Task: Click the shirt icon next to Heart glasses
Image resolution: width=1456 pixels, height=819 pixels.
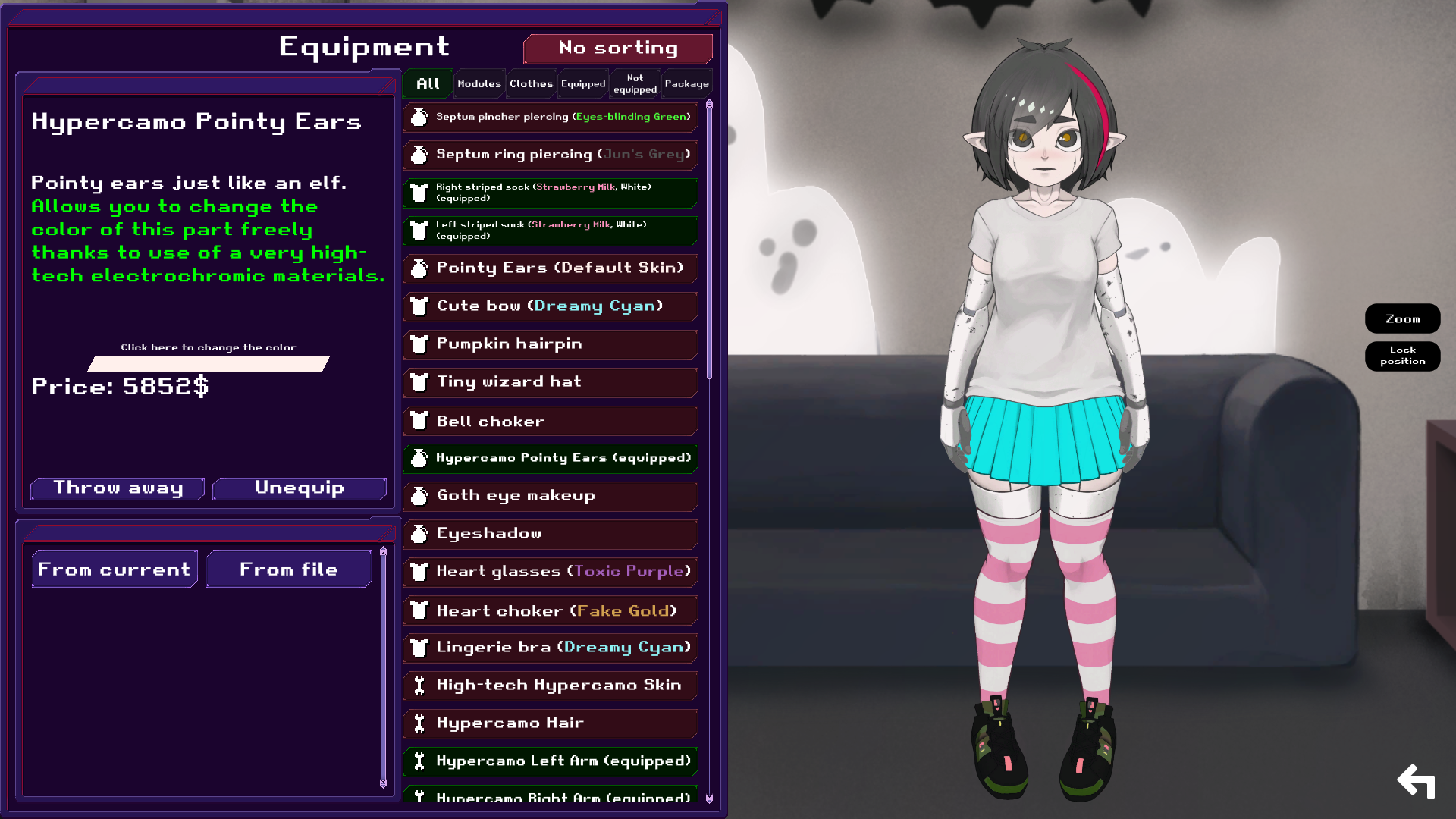Action: (419, 572)
